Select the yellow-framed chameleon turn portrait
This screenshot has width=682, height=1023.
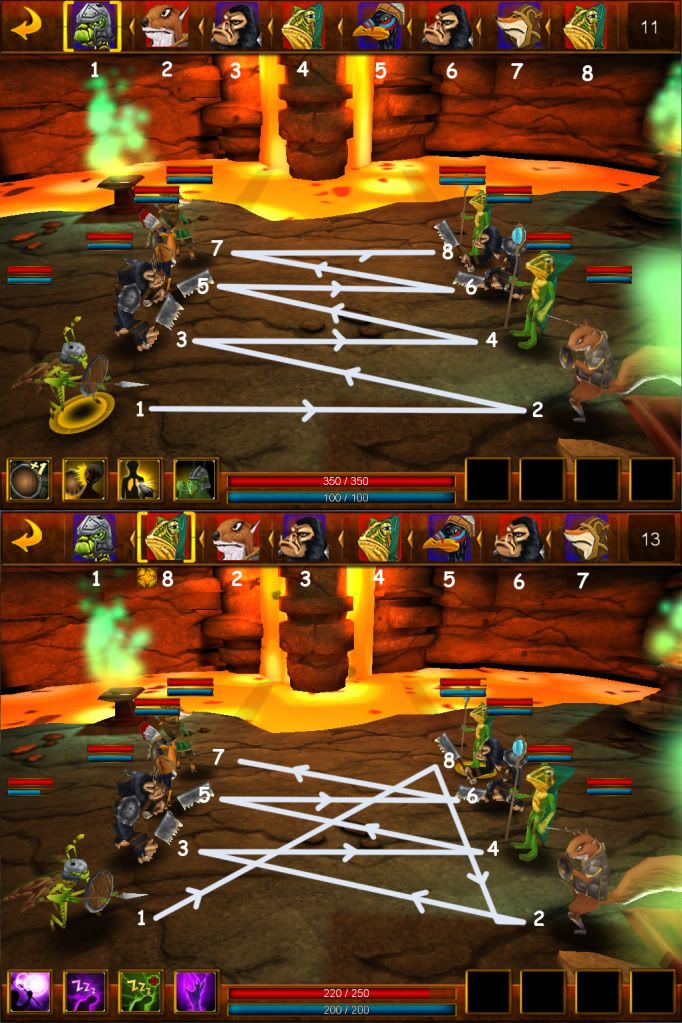[x=166, y=538]
